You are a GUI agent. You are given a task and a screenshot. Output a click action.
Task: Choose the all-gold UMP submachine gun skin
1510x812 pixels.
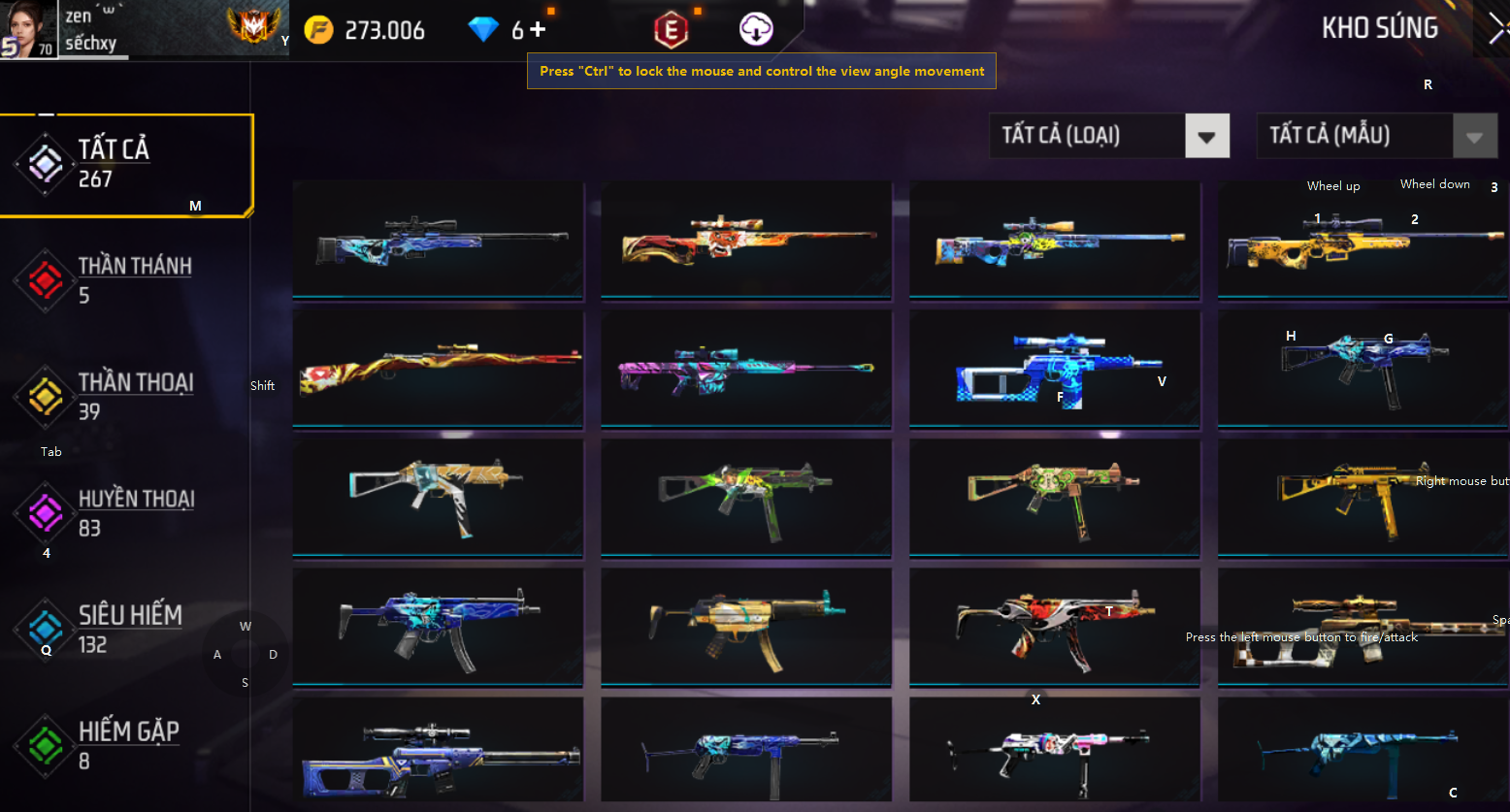point(1362,498)
